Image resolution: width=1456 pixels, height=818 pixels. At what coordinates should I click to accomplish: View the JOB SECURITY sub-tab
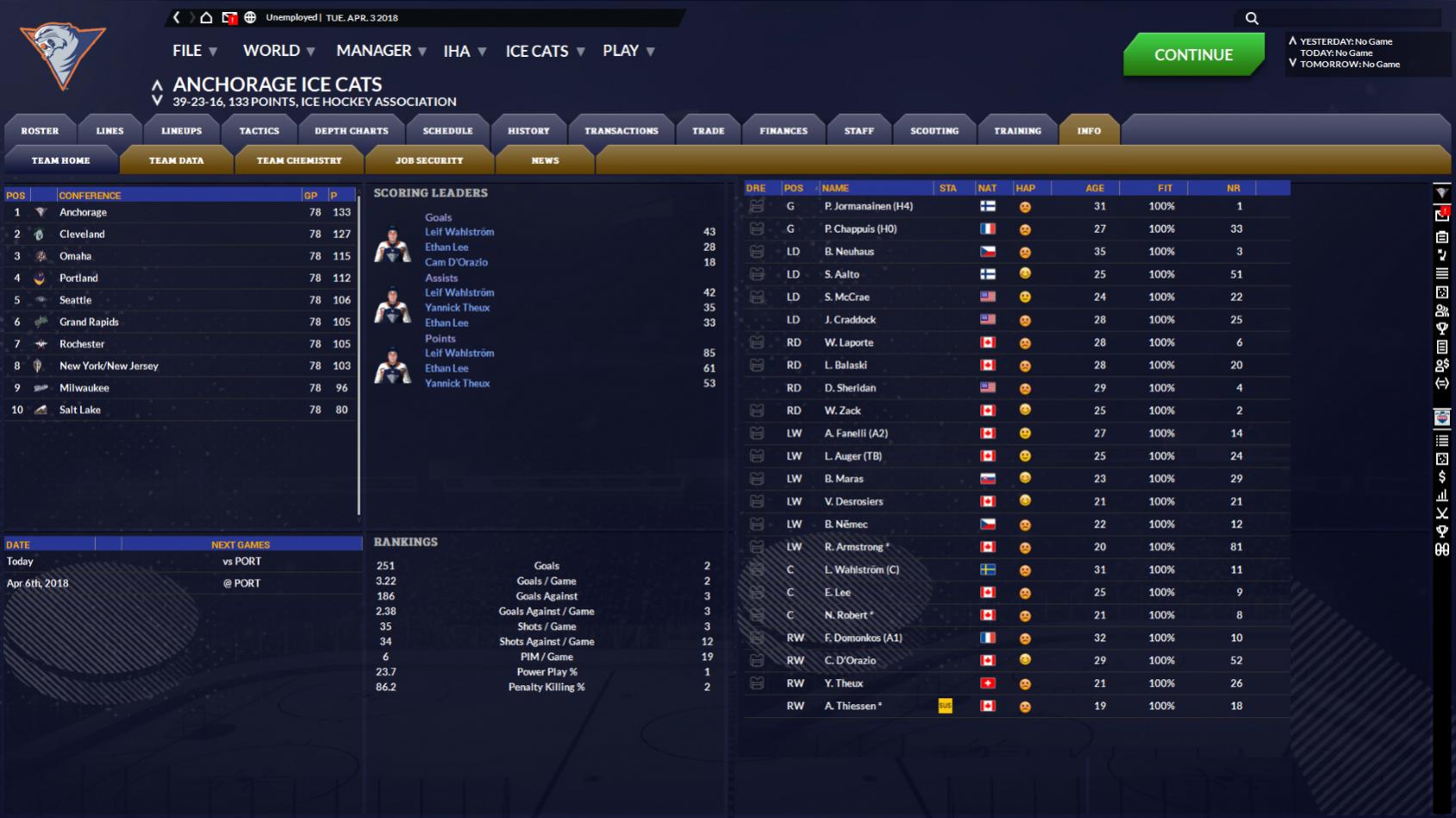pos(428,160)
